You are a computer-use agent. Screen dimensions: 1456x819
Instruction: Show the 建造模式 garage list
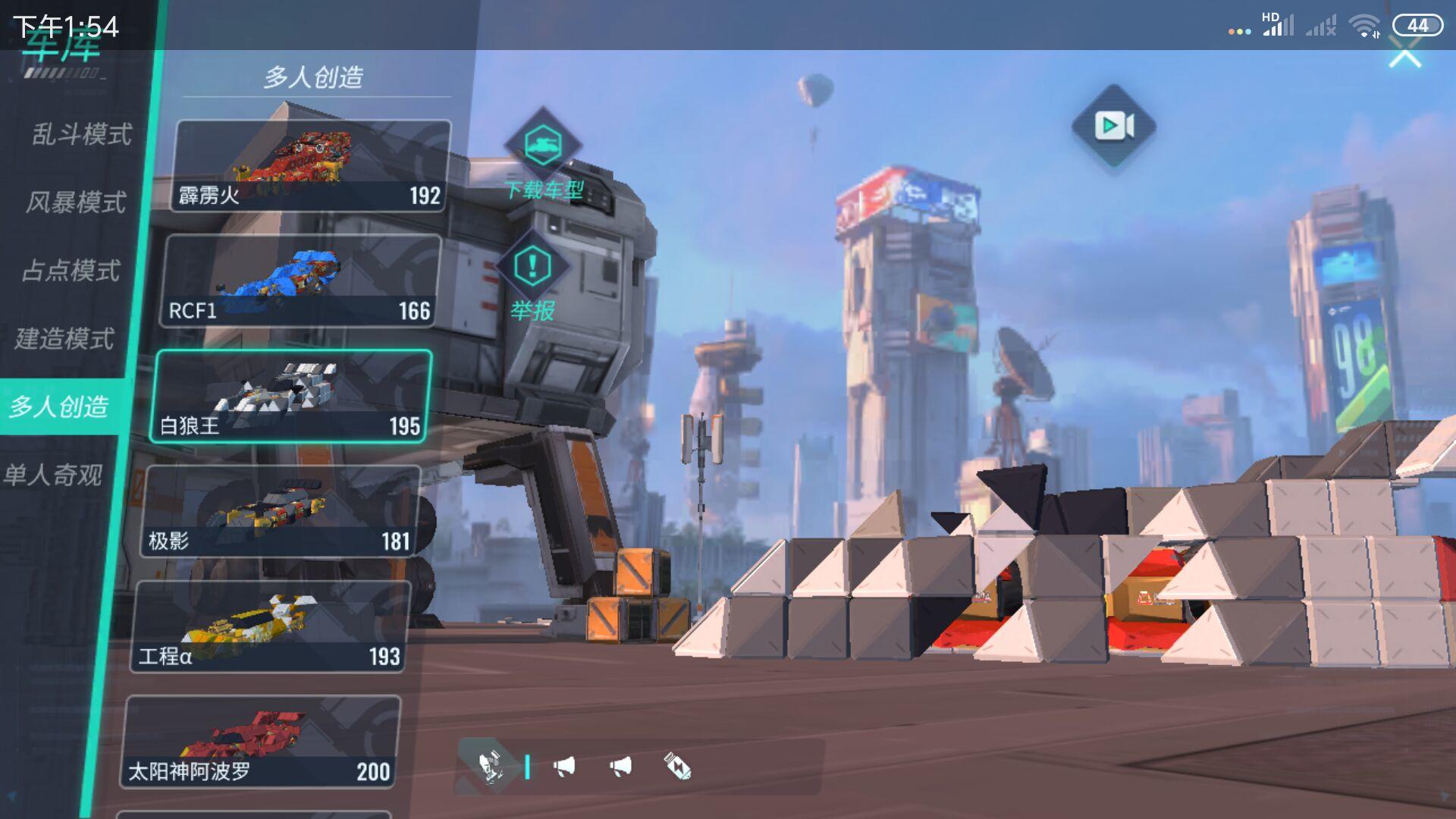click(x=65, y=338)
